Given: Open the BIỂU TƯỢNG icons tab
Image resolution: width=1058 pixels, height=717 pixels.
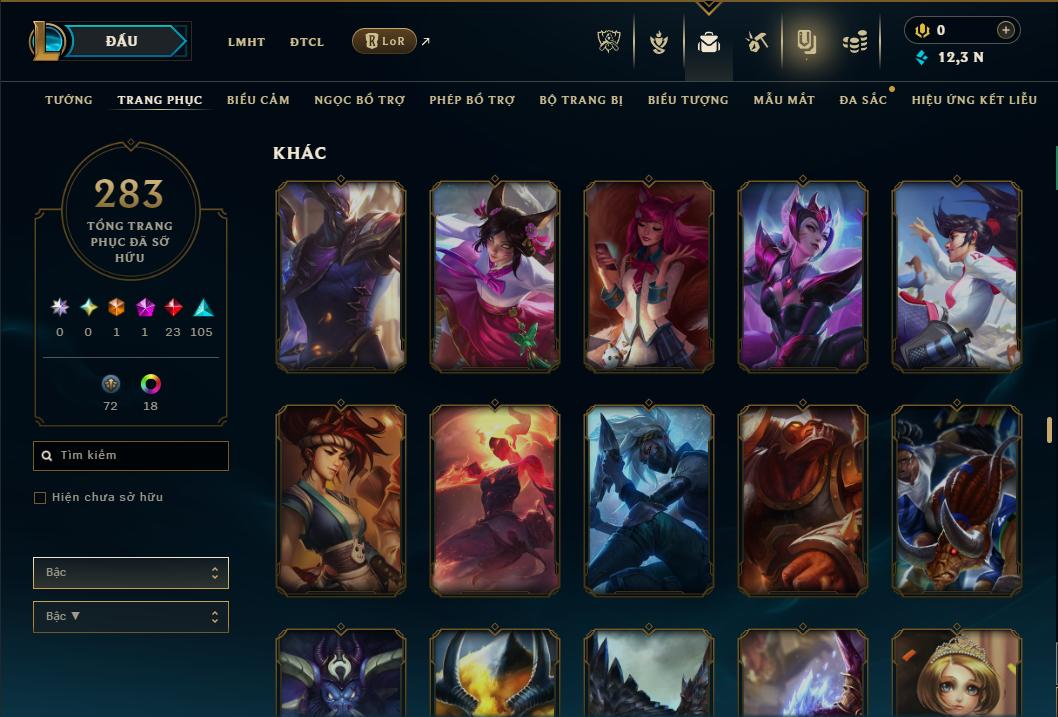Looking at the screenshot, I should 688,100.
